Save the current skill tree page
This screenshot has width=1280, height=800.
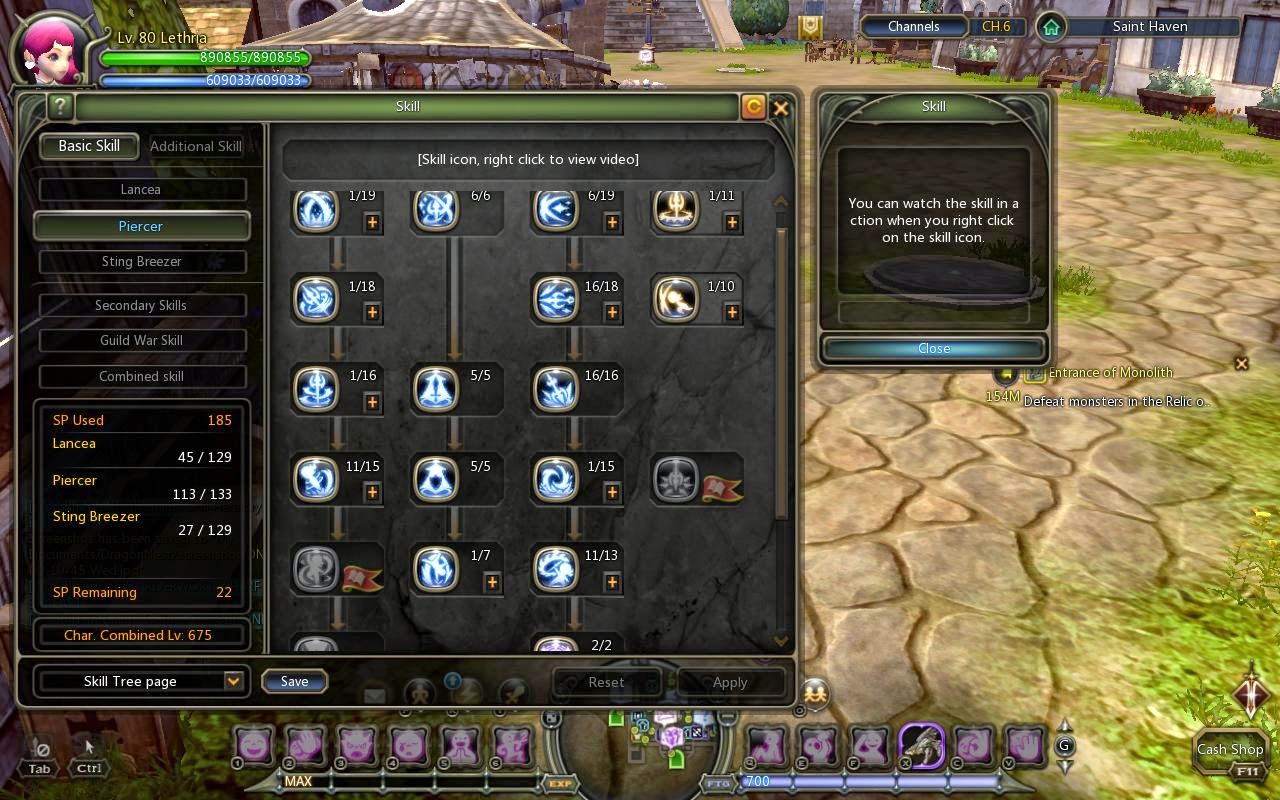(294, 681)
